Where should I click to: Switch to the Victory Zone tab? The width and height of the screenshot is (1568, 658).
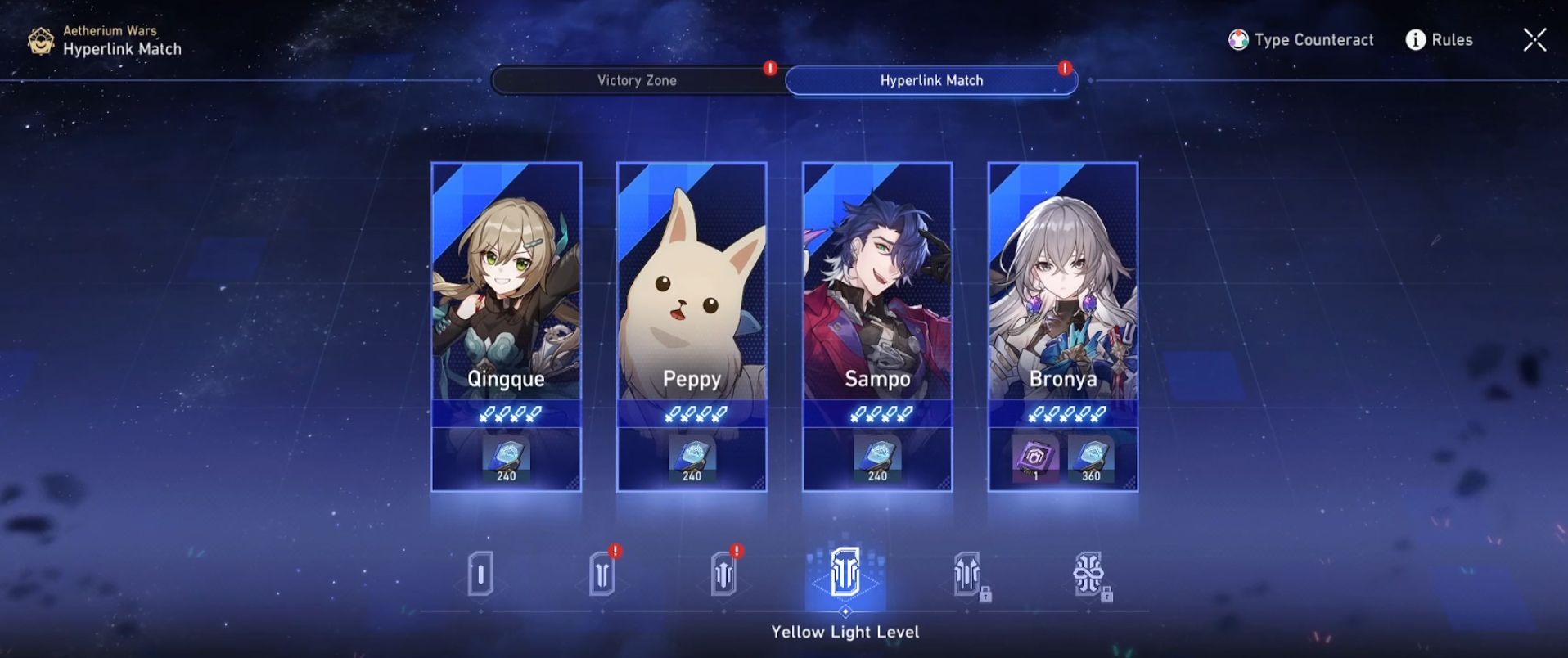637,80
